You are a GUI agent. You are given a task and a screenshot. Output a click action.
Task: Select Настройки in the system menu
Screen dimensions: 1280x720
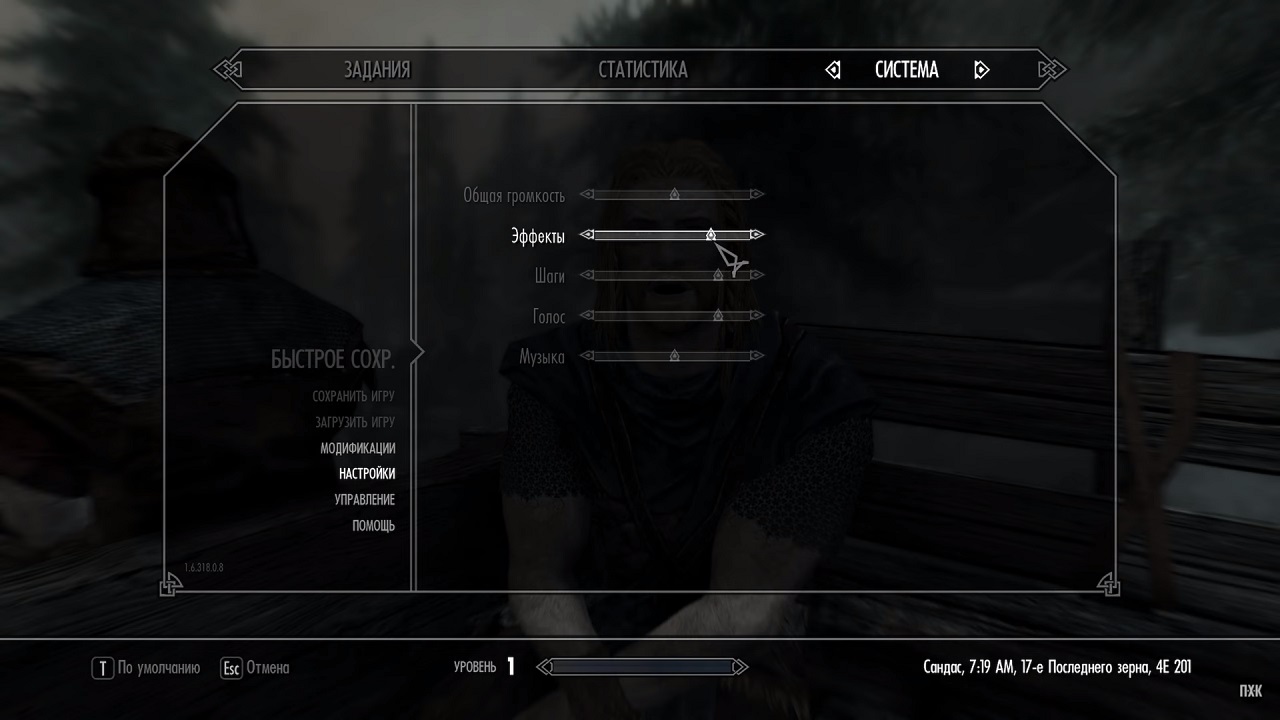click(366, 474)
